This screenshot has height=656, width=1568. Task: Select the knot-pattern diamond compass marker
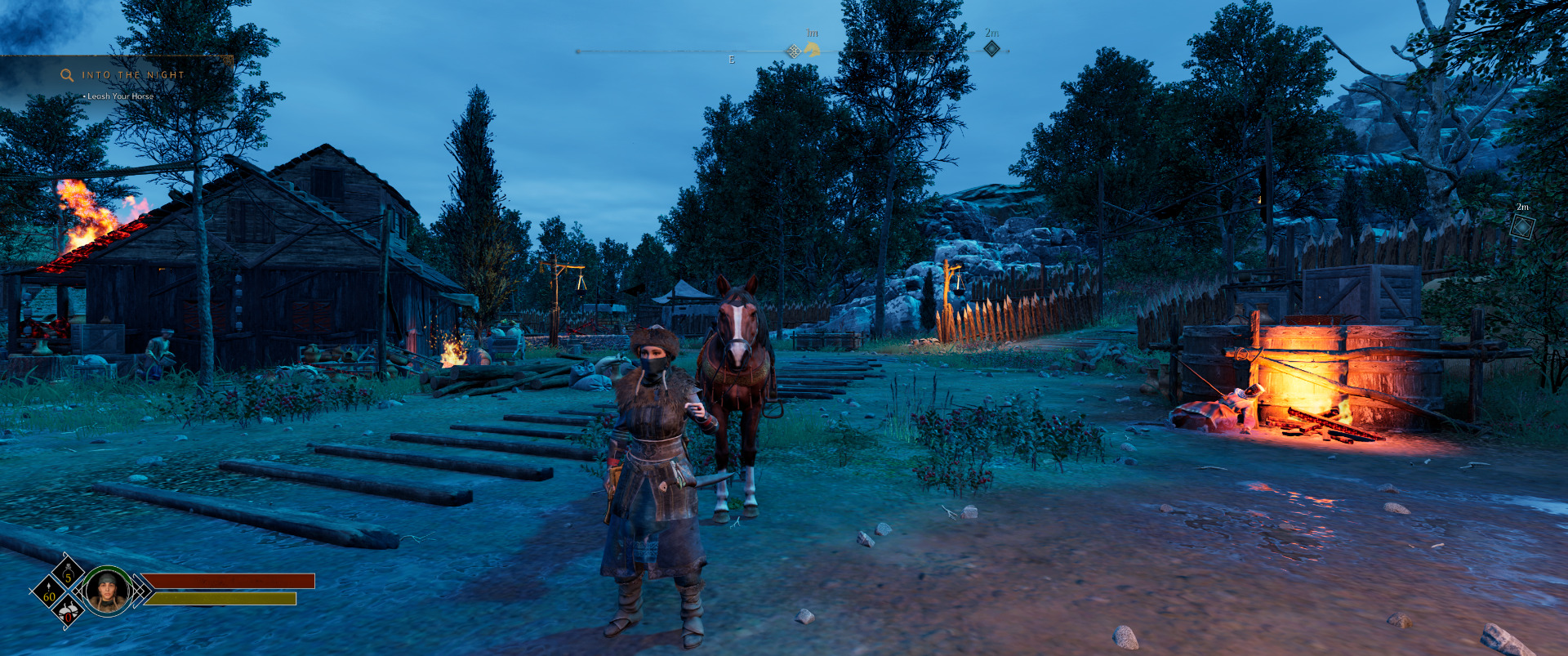[793, 51]
